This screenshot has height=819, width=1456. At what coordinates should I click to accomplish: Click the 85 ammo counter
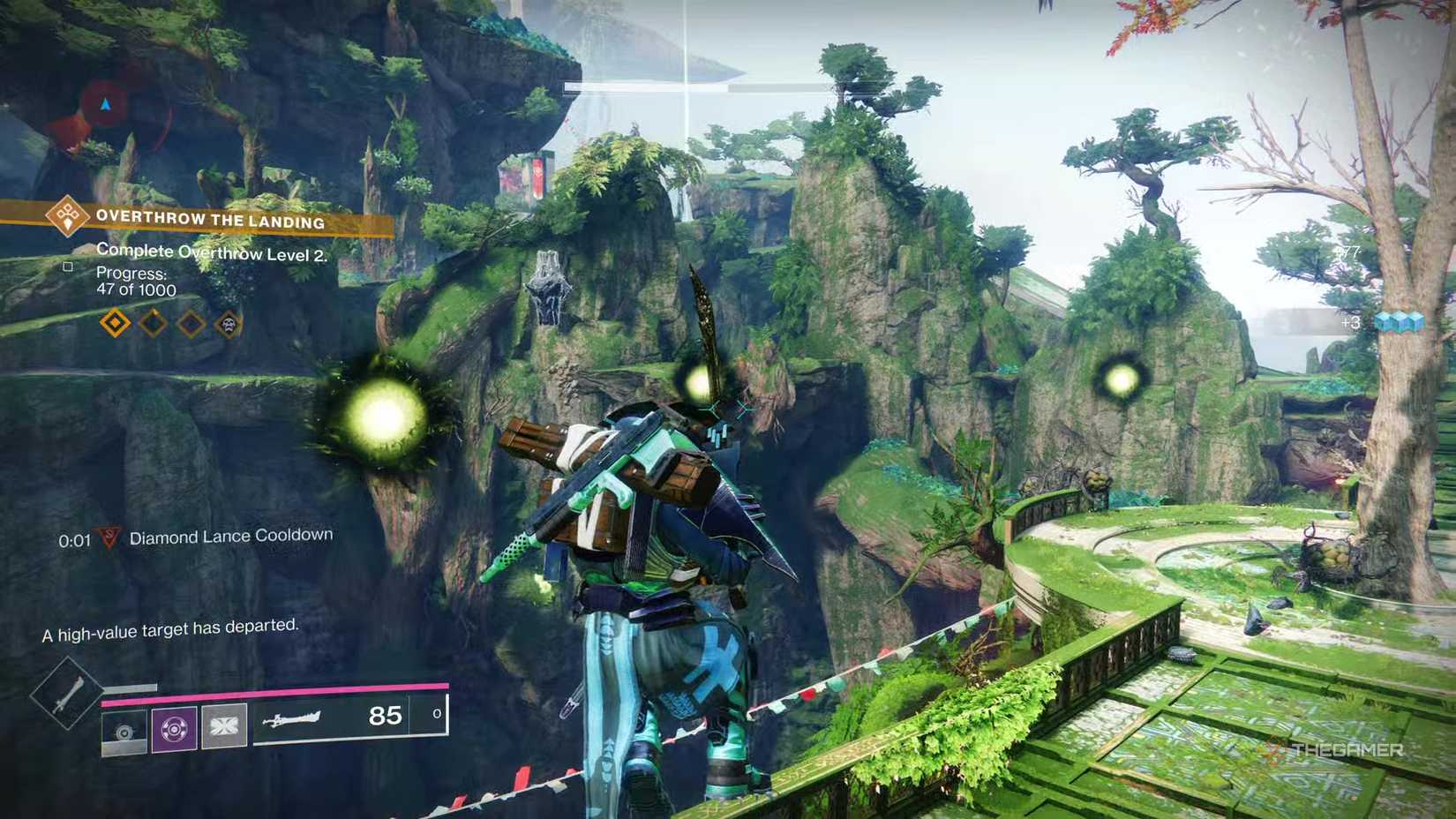click(x=386, y=716)
